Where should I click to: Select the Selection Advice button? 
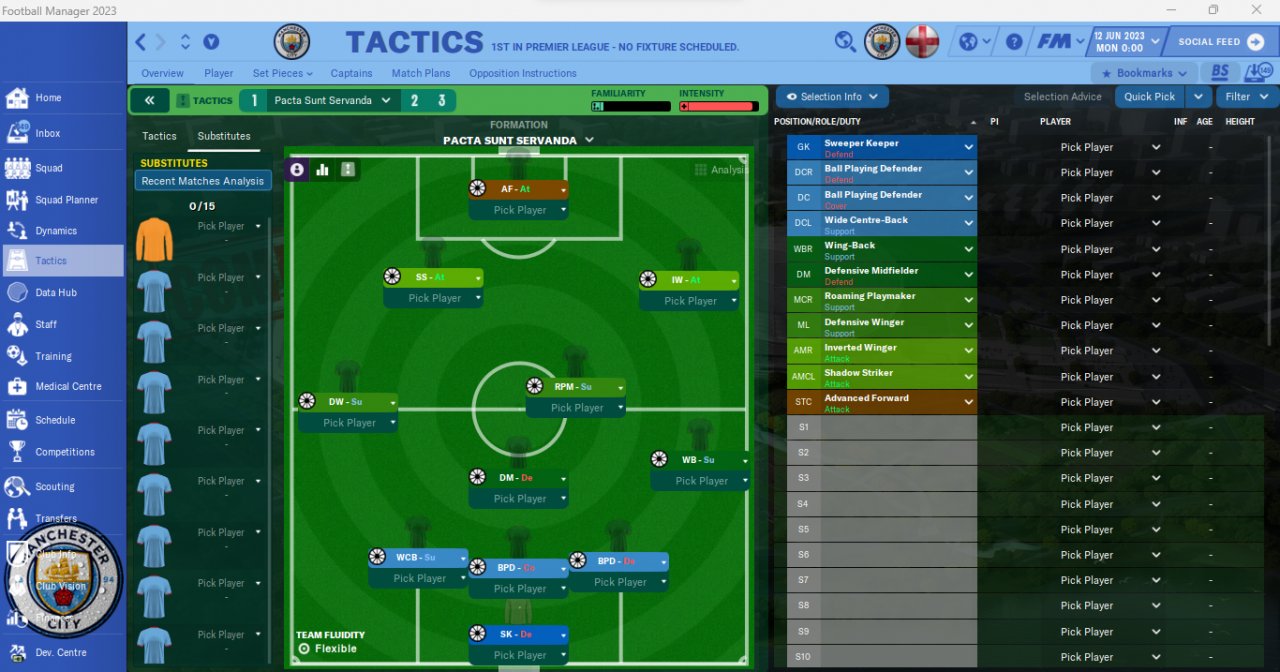point(1062,97)
